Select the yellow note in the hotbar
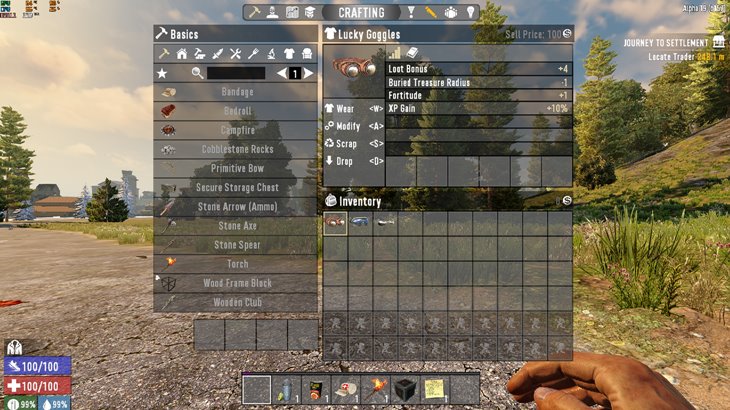Screen dimensions: 730x410 point(434,389)
